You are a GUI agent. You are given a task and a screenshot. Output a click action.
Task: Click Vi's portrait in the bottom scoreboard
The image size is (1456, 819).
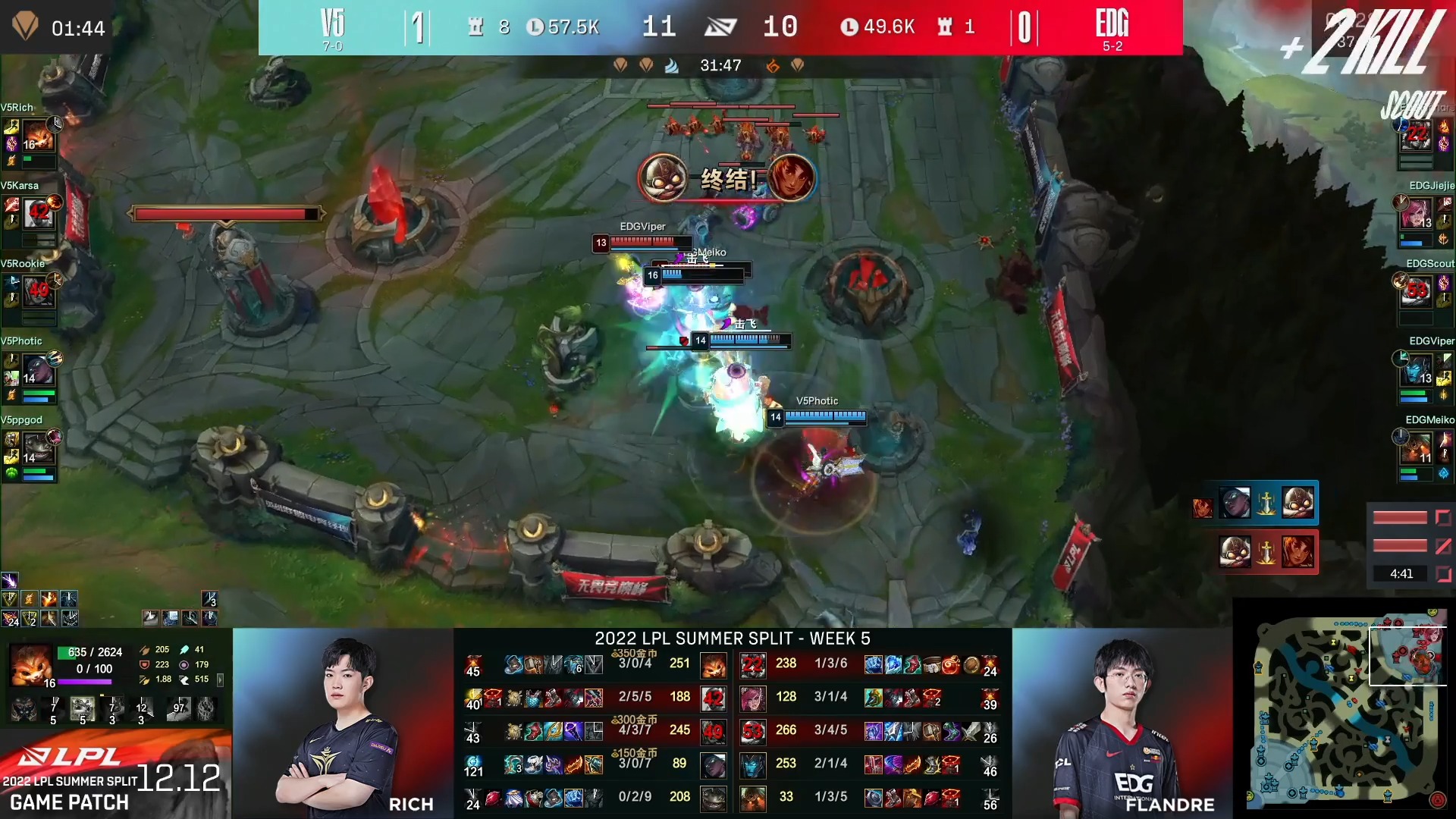coord(754,698)
